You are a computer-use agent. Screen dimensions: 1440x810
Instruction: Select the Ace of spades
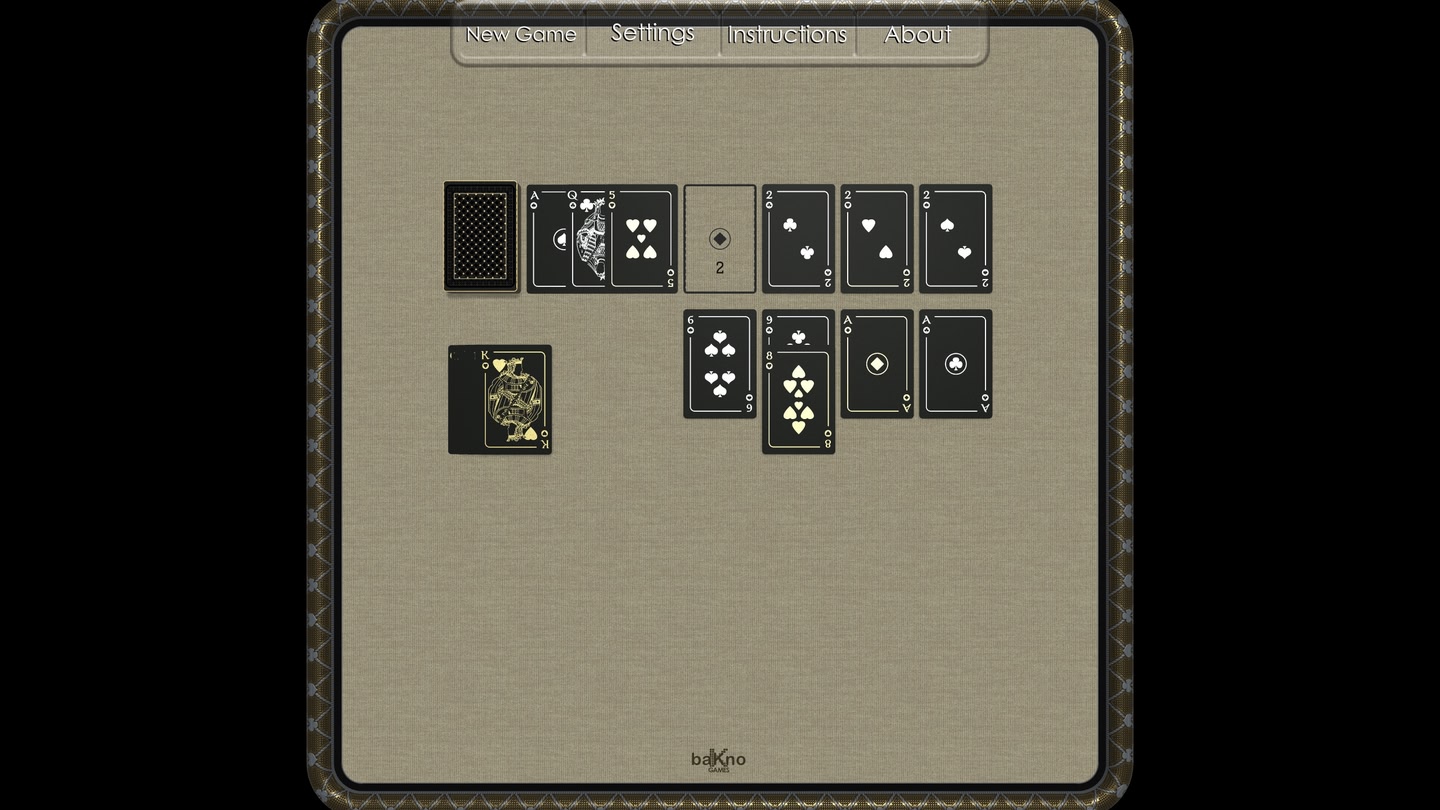[545, 237]
